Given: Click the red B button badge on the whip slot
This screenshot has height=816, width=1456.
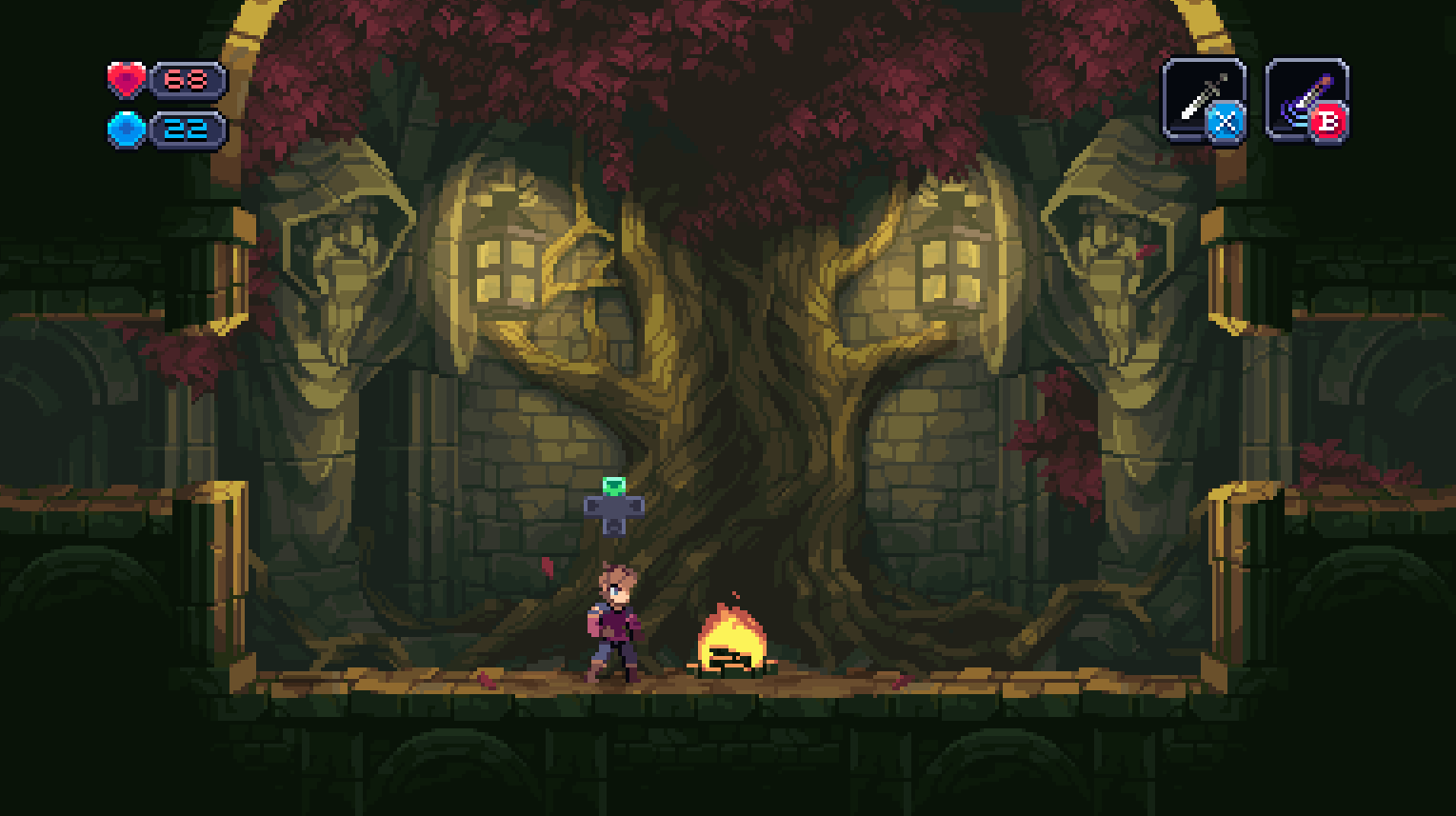Looking at the screenshot, I should tap(1330, 121).
